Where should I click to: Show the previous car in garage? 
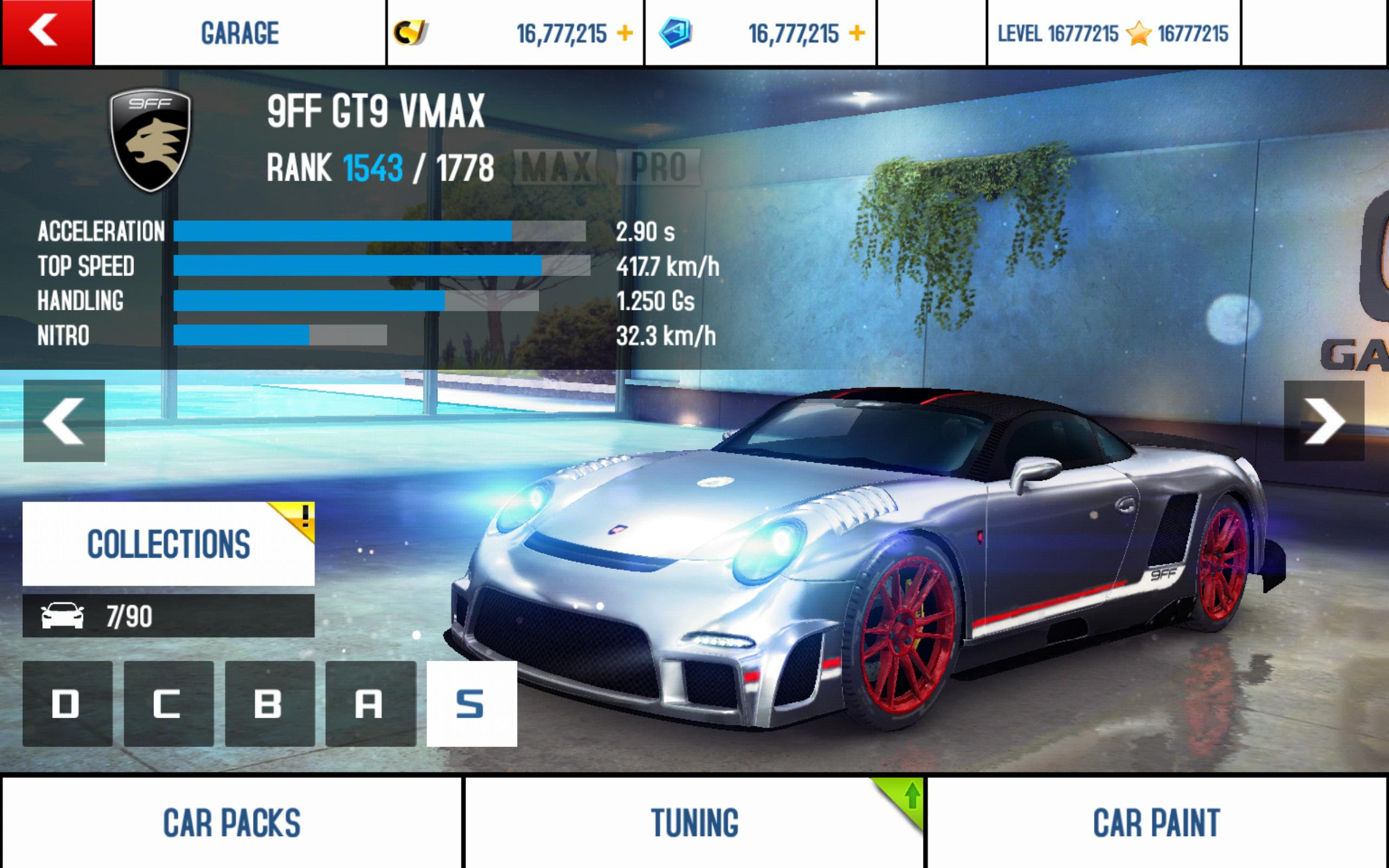(x=63, y=421)
